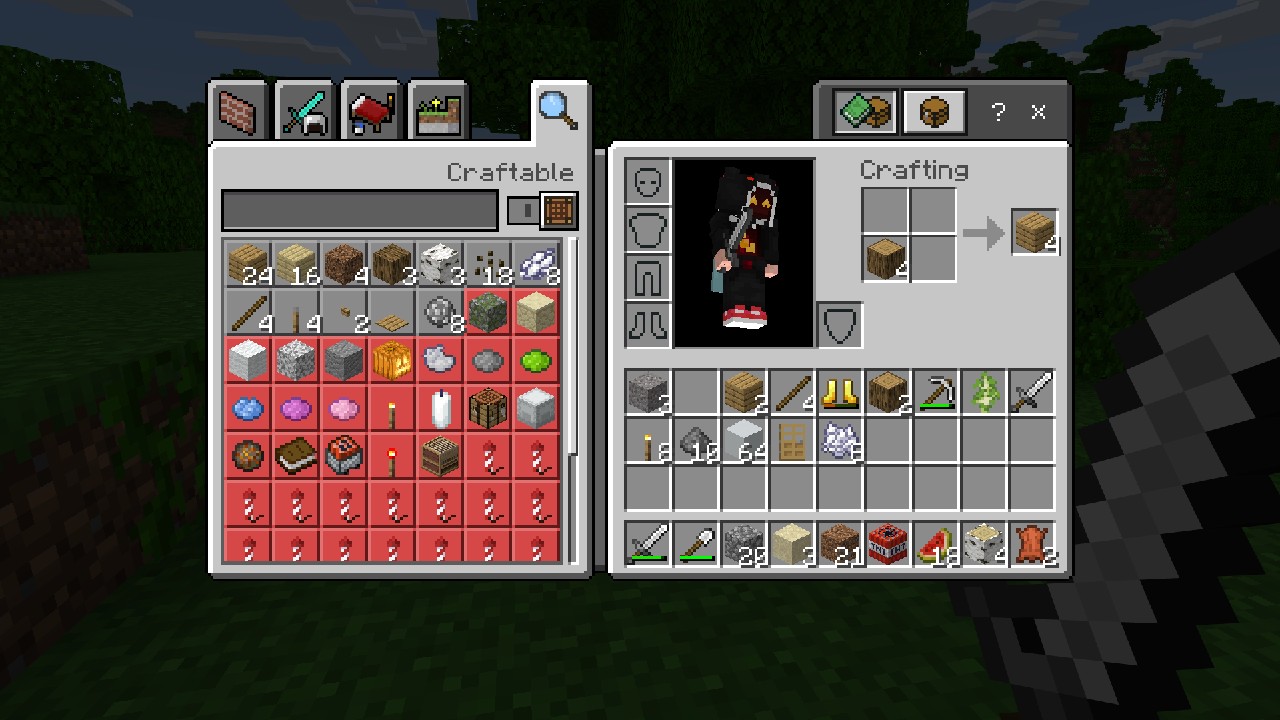Click the oak planks crafting result slot
This screenshot has height=720, width=1280.
coord(1035,230)
